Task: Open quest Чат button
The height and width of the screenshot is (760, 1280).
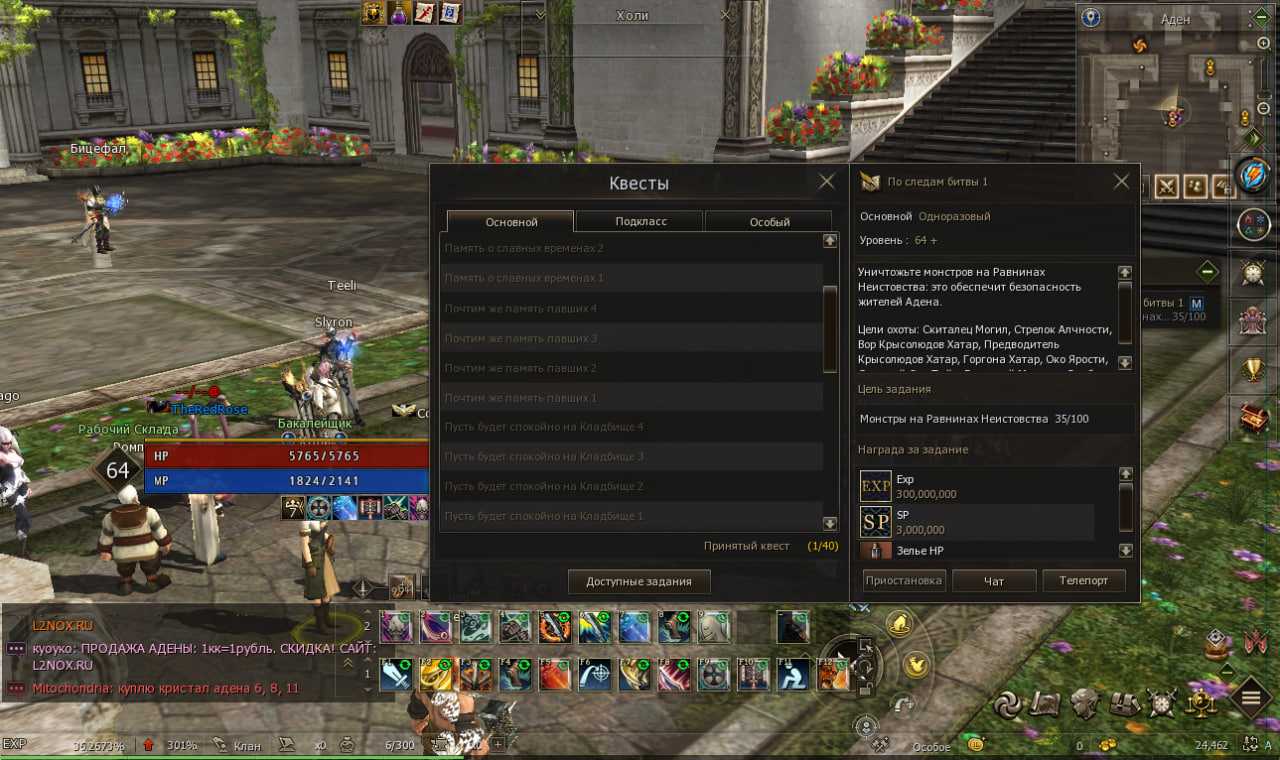Action: [x=994, y=580]
